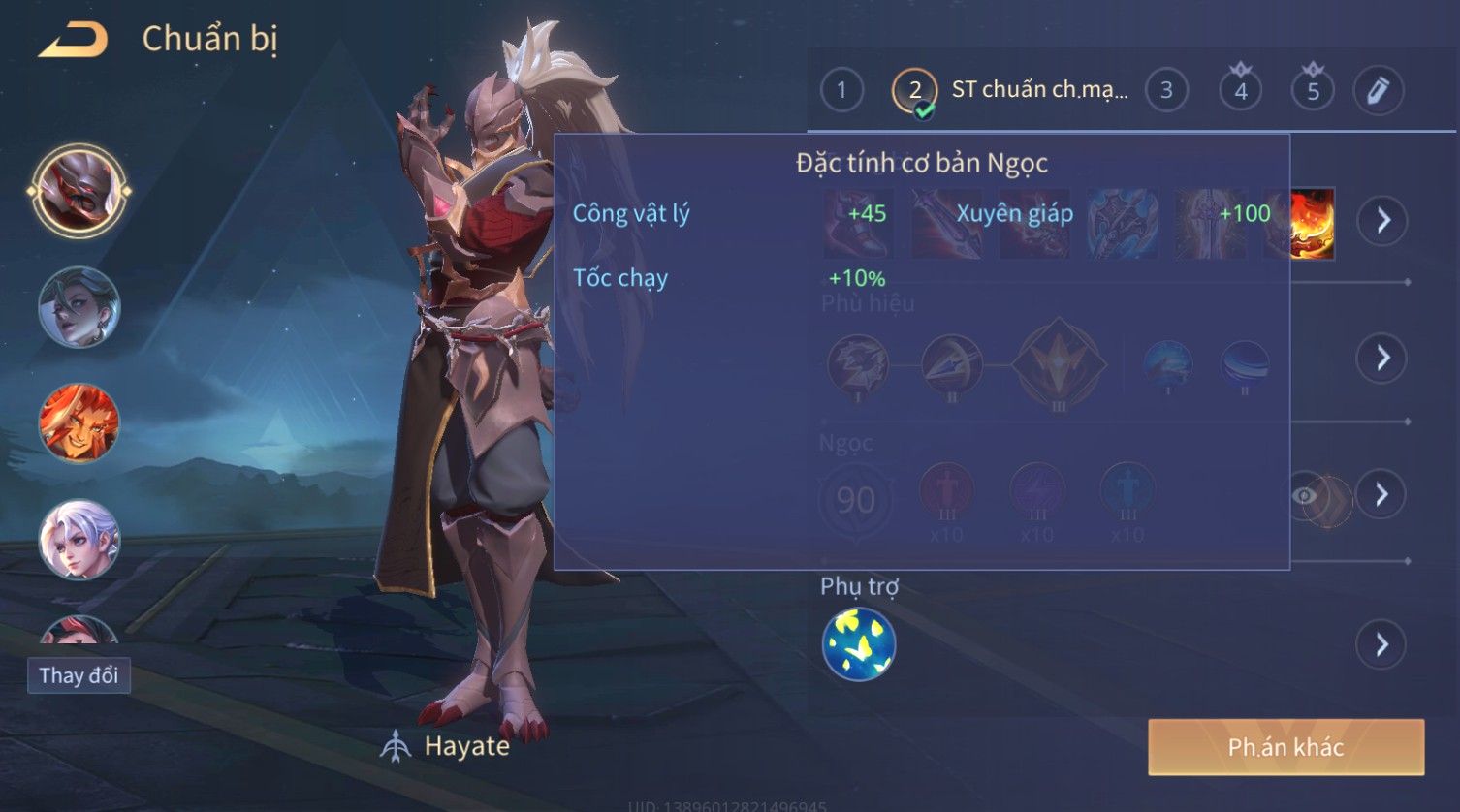Select the Hayate hero portrait
This screenshot has width=1460, height=812.
[79, 191]
